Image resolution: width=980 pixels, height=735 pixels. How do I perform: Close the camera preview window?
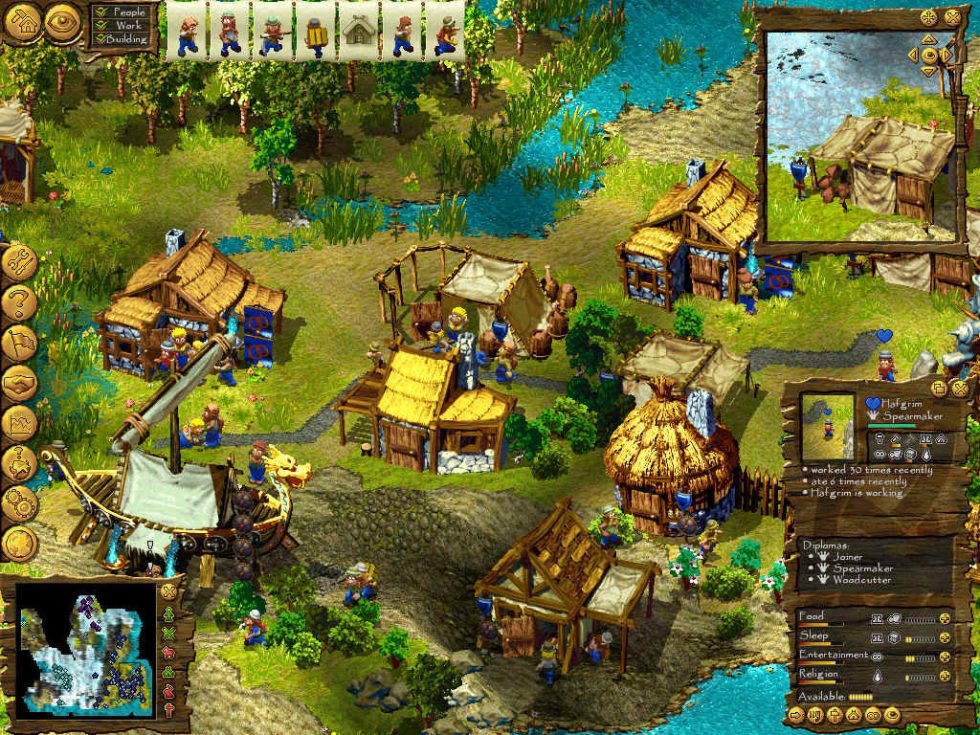tap(951, 17)
